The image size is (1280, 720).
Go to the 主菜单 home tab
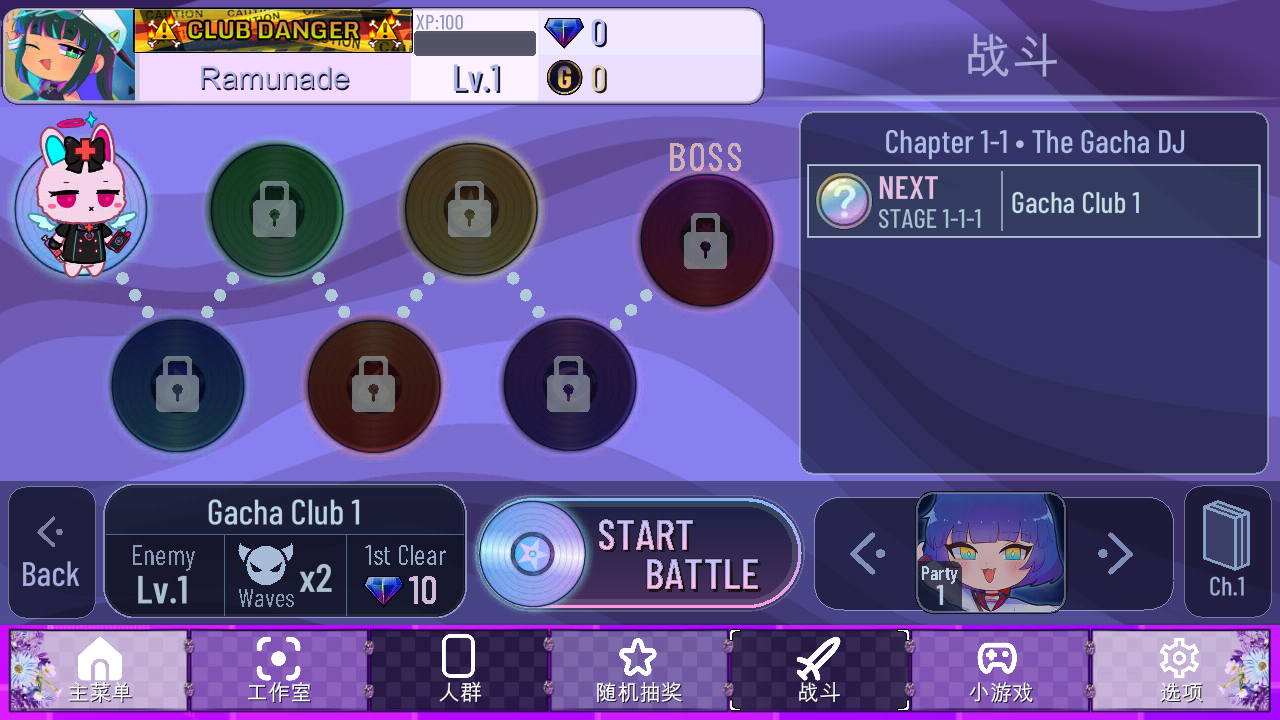(x=100, y=670)
